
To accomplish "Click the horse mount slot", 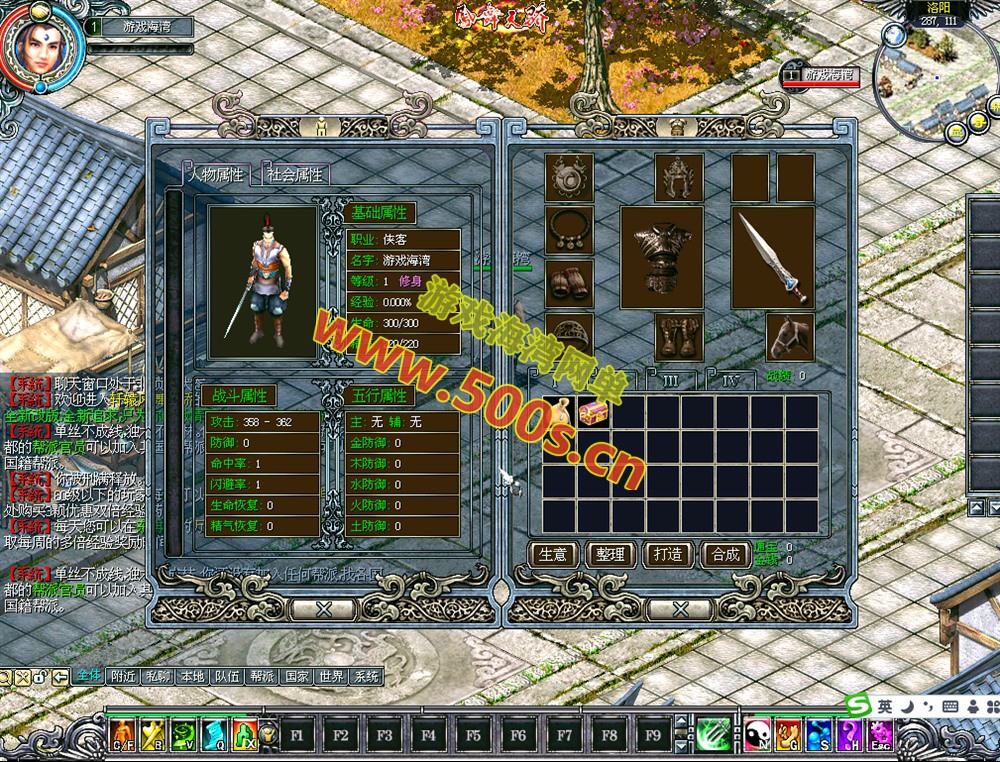I will coord(790,337).
